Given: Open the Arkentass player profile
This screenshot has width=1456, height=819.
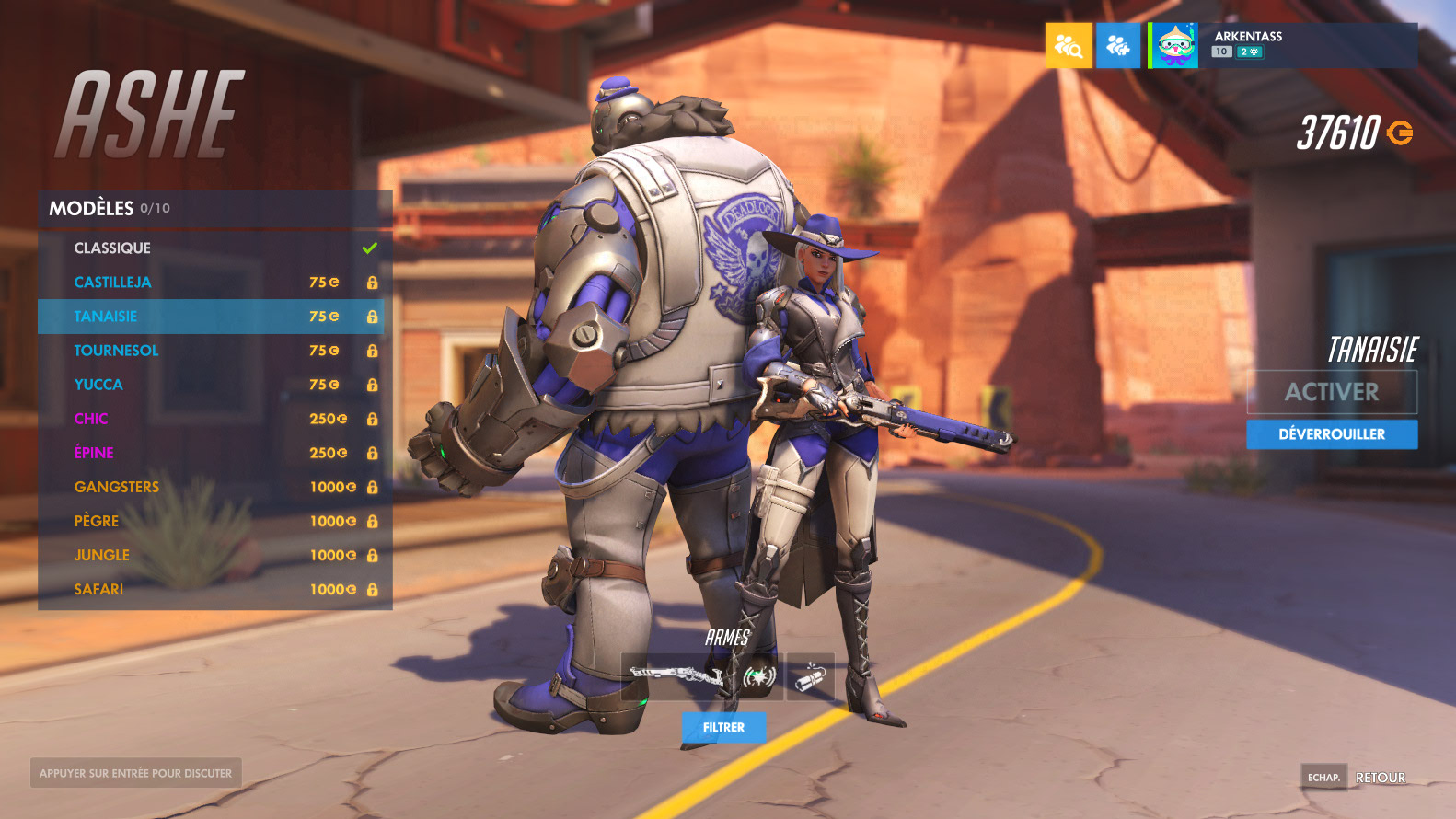Looking at the screenshot, I should 1283,46.
